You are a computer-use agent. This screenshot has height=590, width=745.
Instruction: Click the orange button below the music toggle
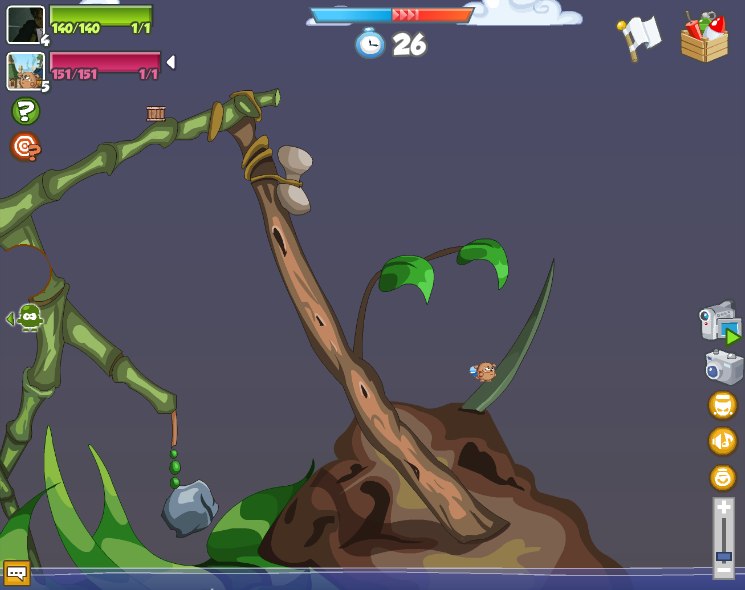tap(722, 477)
